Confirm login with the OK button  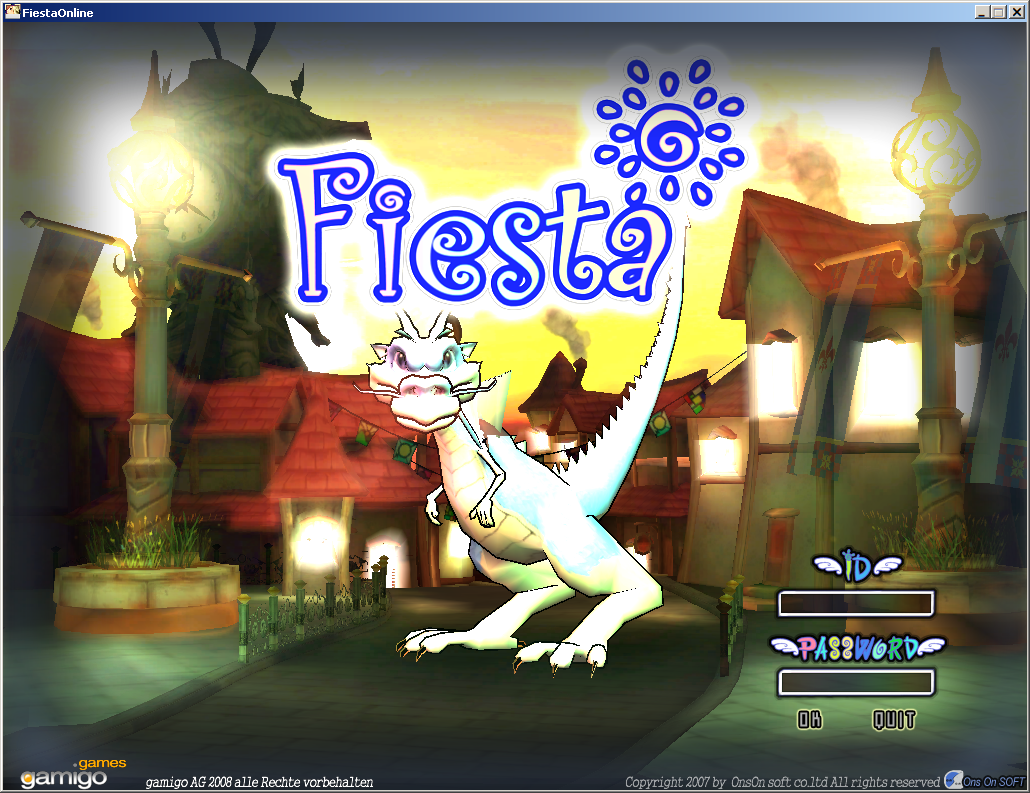pyautogui.click(x=810, y=719)
